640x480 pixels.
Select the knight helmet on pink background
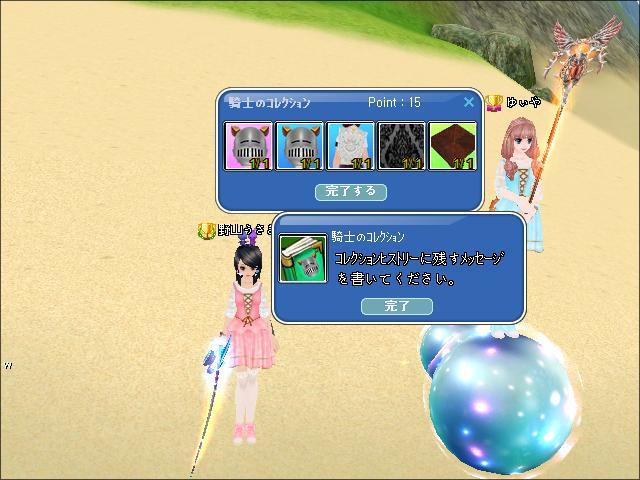pos(248,146)
